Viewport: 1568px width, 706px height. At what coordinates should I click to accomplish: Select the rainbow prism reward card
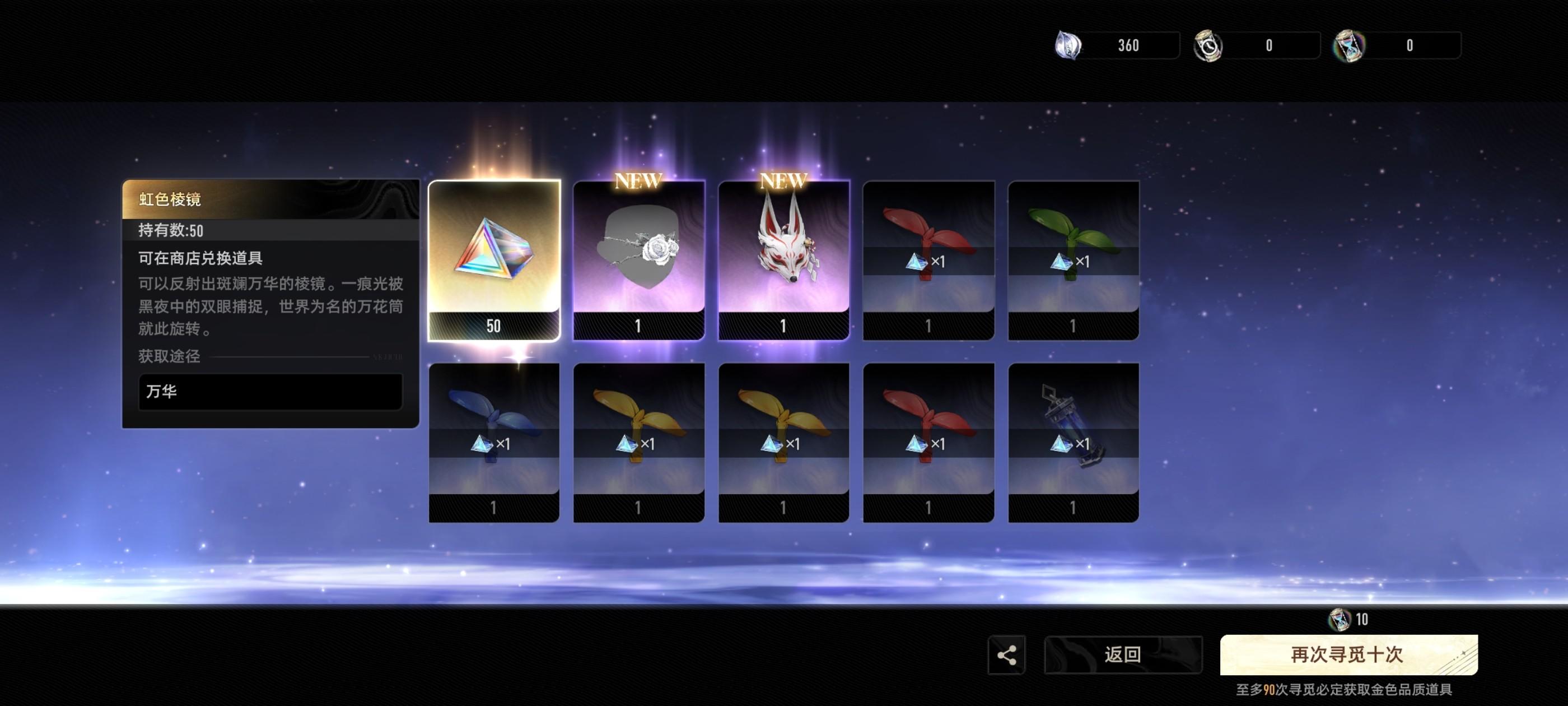coord(494,260)
